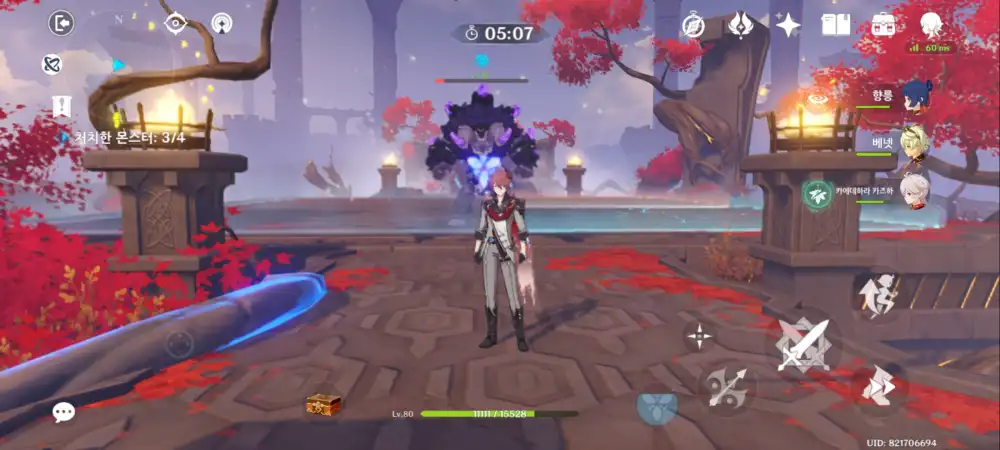Open the wish emblem icon
Viewport: 1000px width, 450px height.
pos(741,26)
